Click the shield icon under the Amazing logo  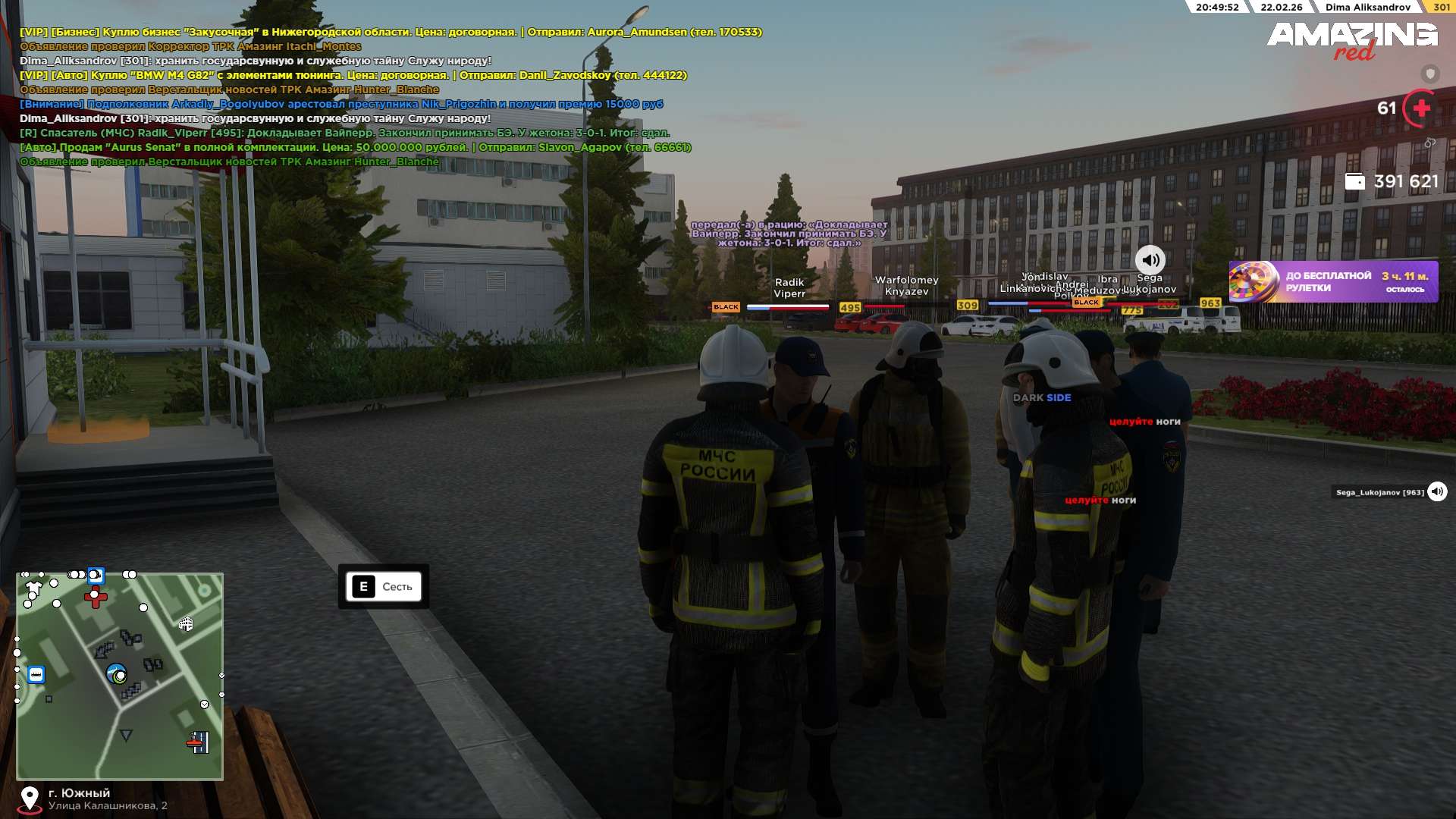click(1430, 74)
